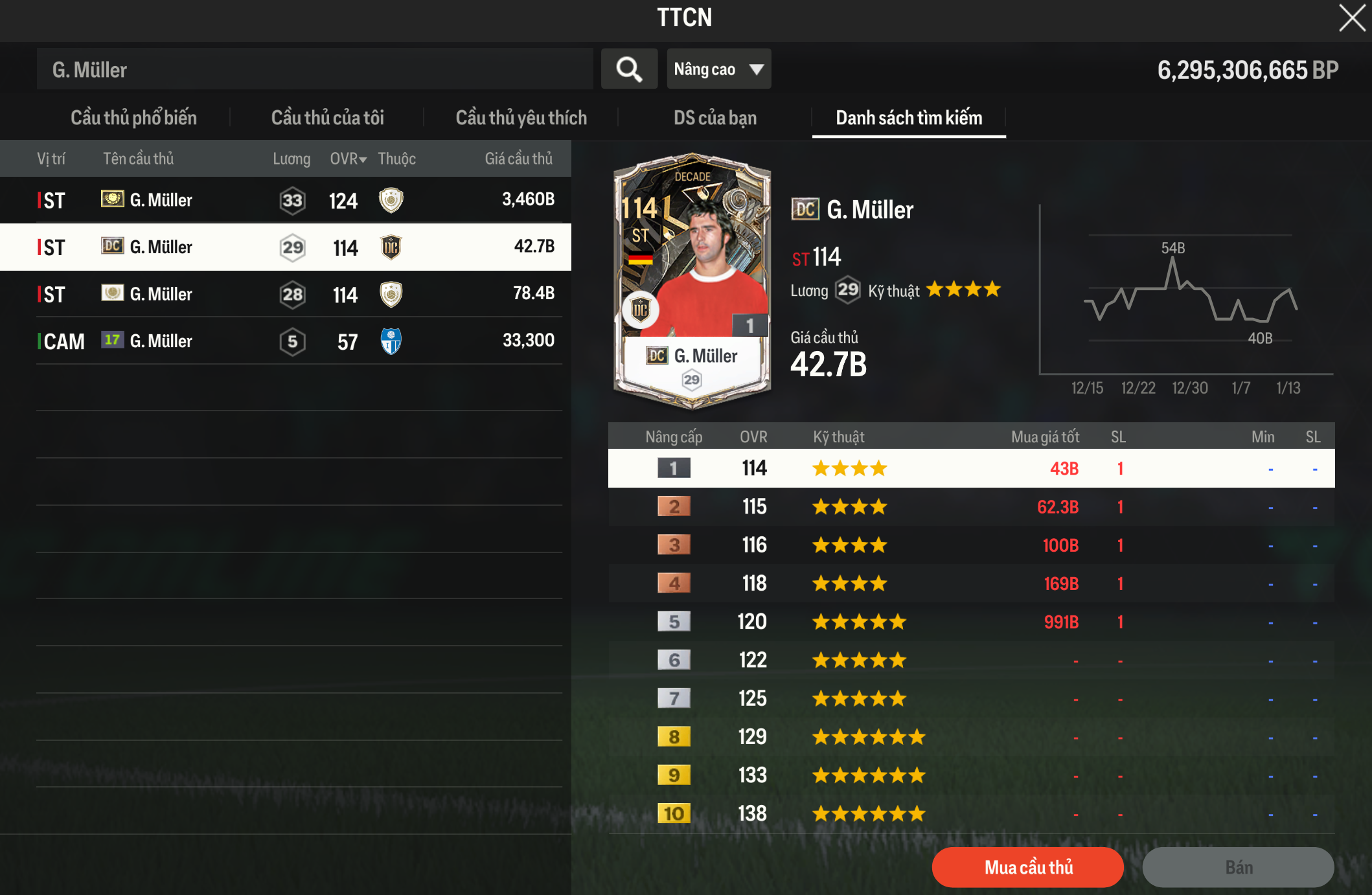Select the CAM G. Müller row
Screen dimensions: 1372x895
tap(285, 341)
